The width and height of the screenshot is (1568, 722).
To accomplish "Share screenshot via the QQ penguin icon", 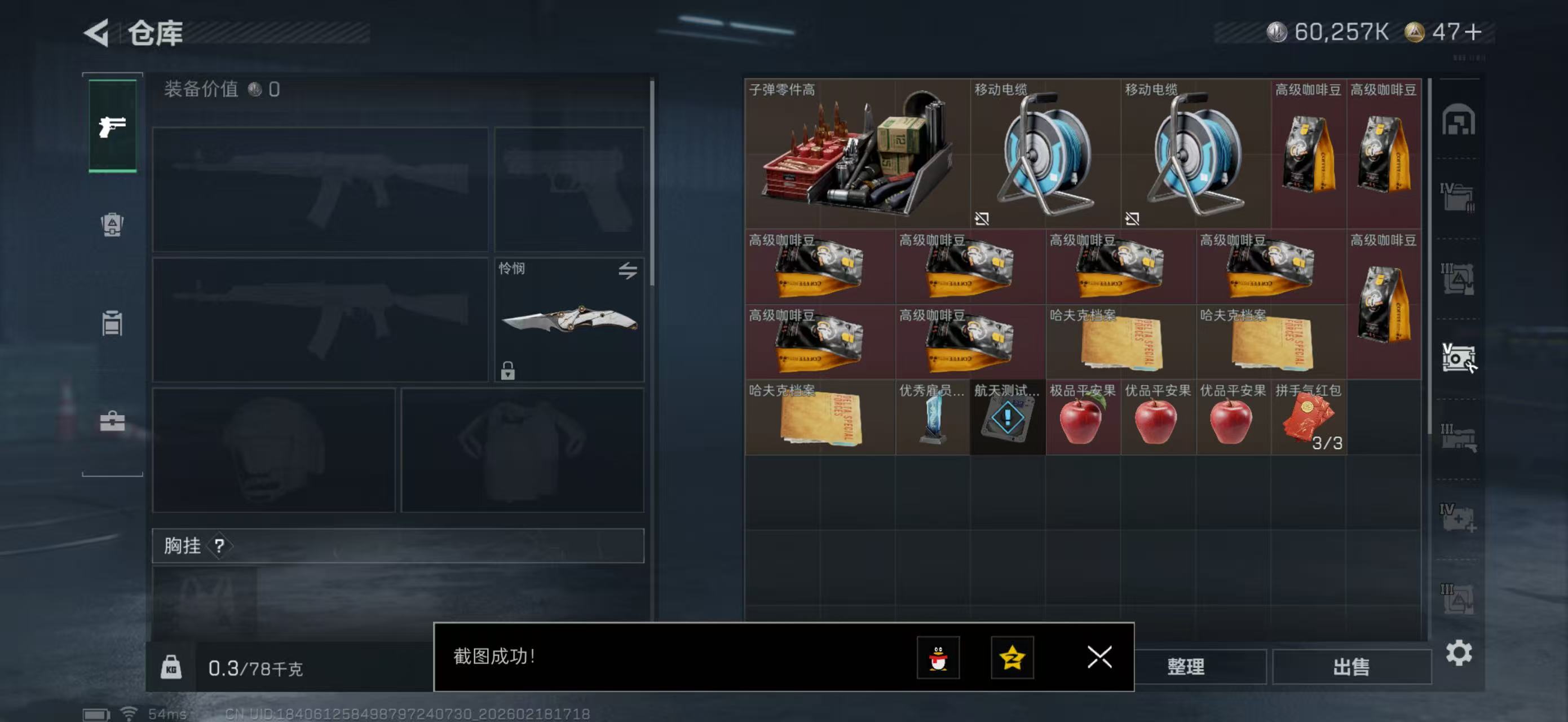I will coord(940,659).
